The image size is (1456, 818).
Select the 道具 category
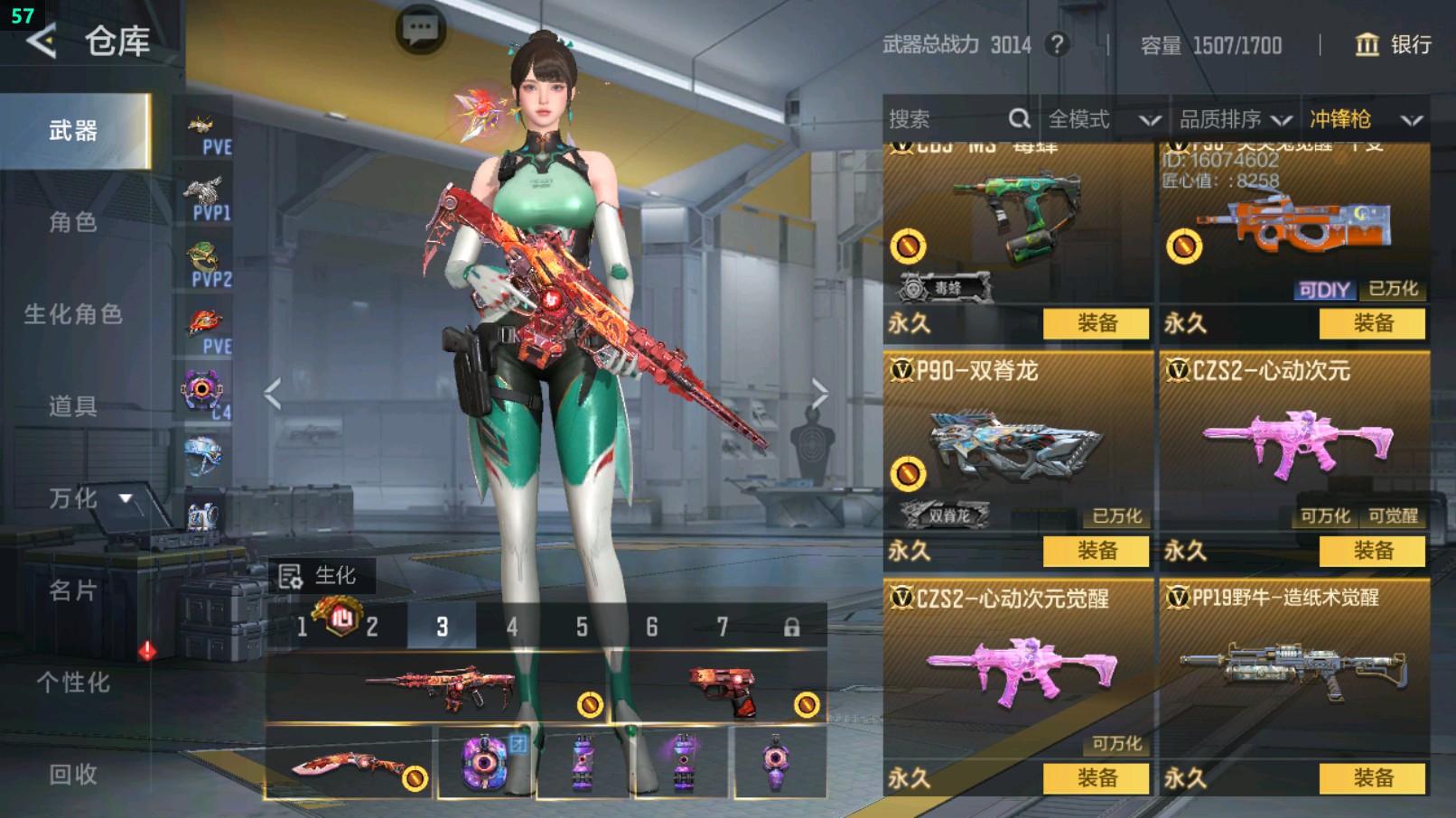tap(73, 406)
